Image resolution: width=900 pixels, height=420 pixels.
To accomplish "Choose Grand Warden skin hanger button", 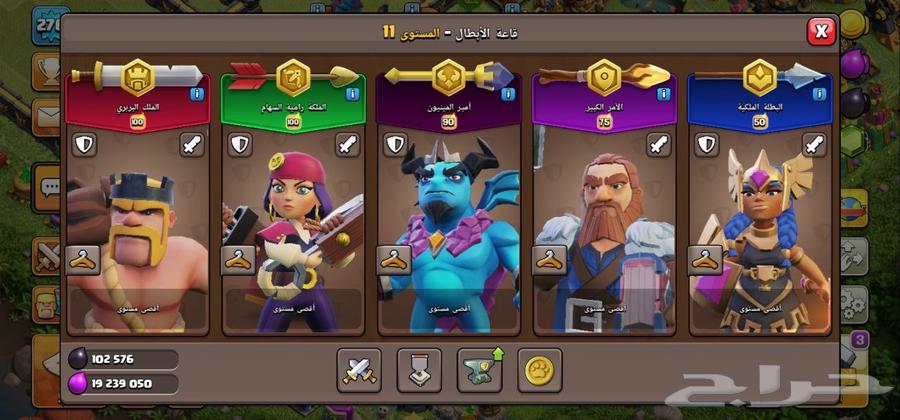I will click(549, 260).
